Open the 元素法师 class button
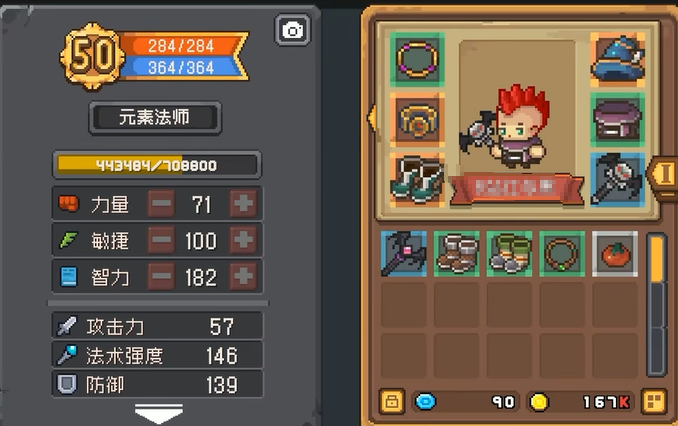 155,117
